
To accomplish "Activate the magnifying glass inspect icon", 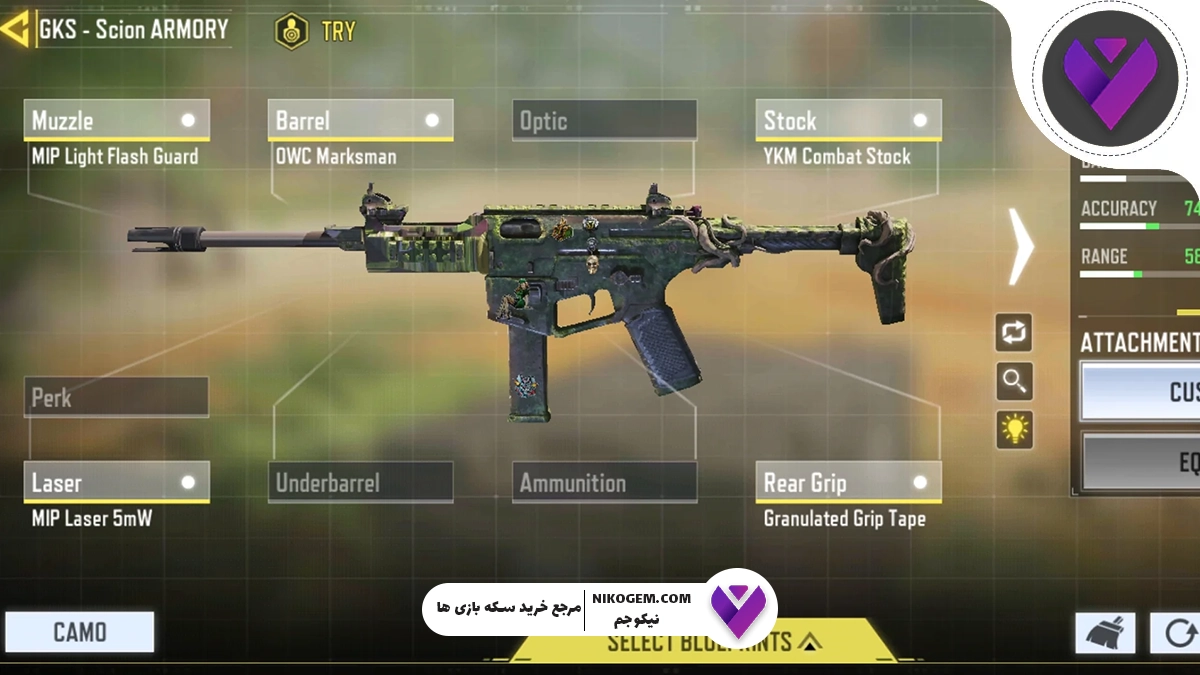I will coord(1014,381).
